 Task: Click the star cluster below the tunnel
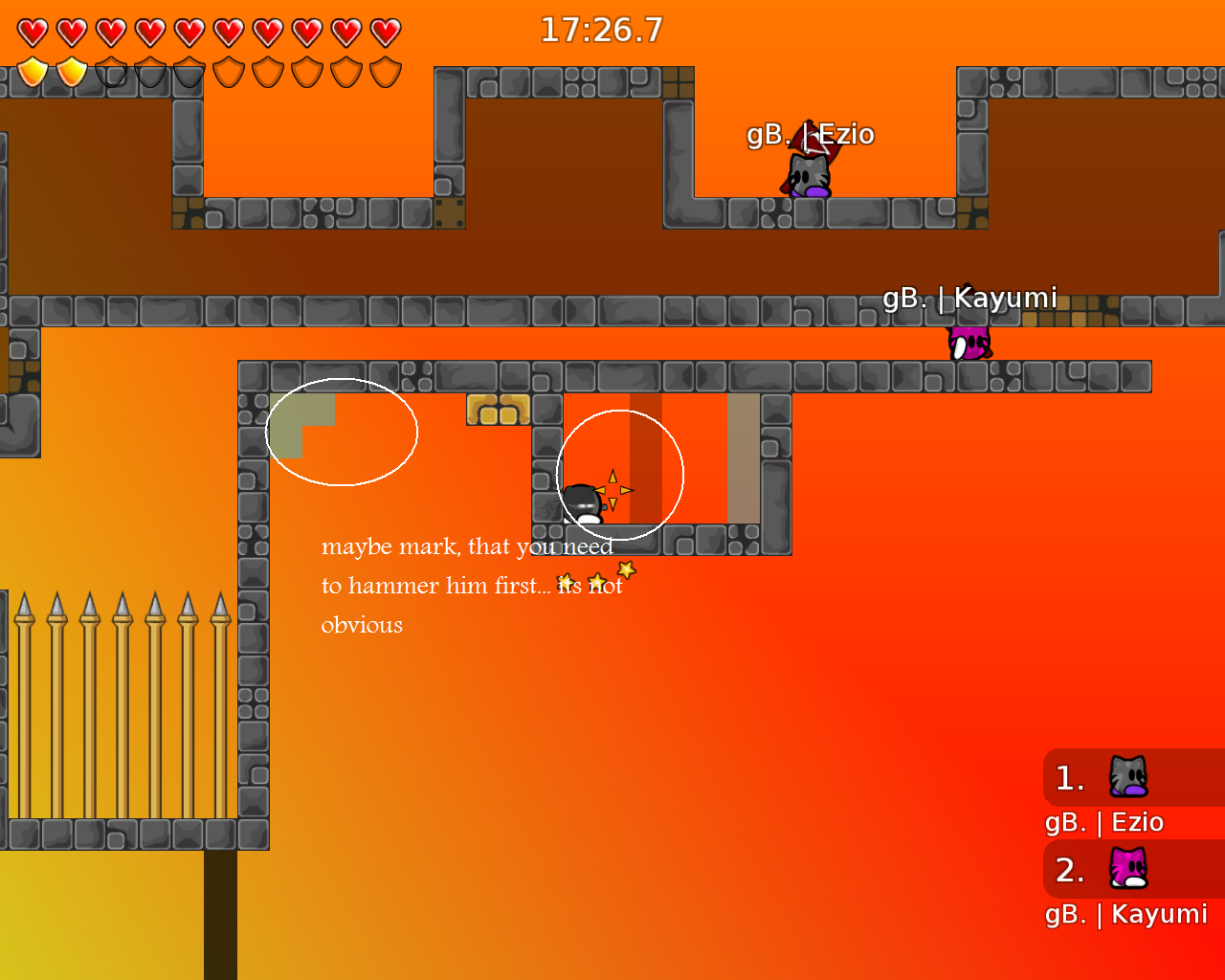(595, 576)
